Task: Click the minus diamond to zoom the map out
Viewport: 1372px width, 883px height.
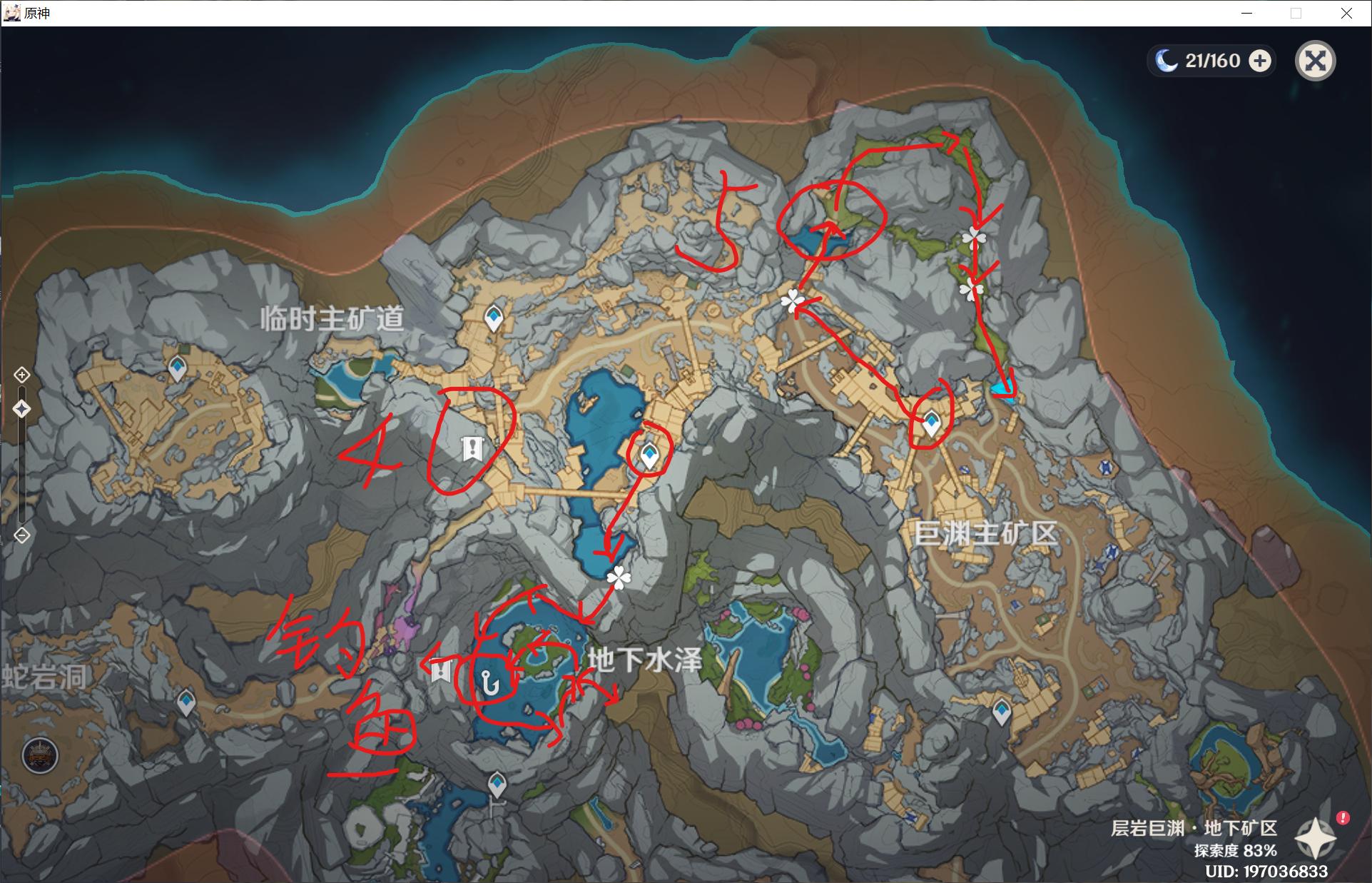Action: (x=22, y=533)
